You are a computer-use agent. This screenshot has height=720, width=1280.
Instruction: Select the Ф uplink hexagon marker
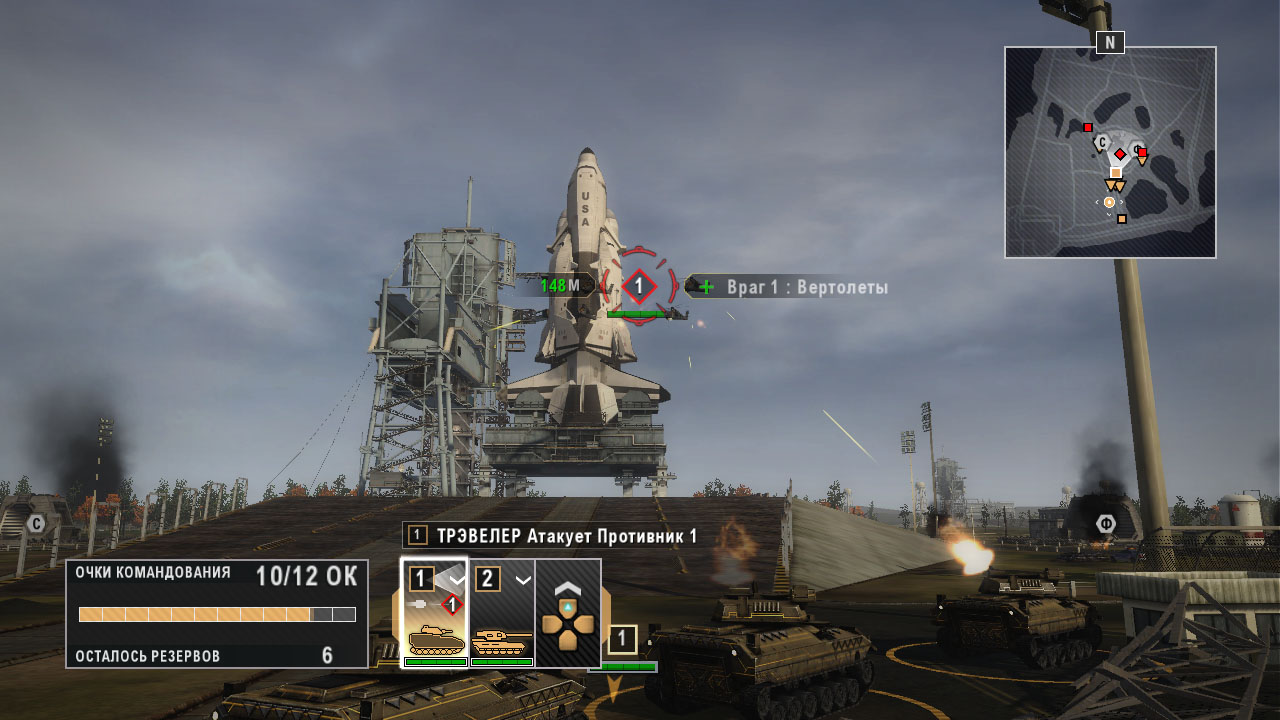tap(1105, 524)
